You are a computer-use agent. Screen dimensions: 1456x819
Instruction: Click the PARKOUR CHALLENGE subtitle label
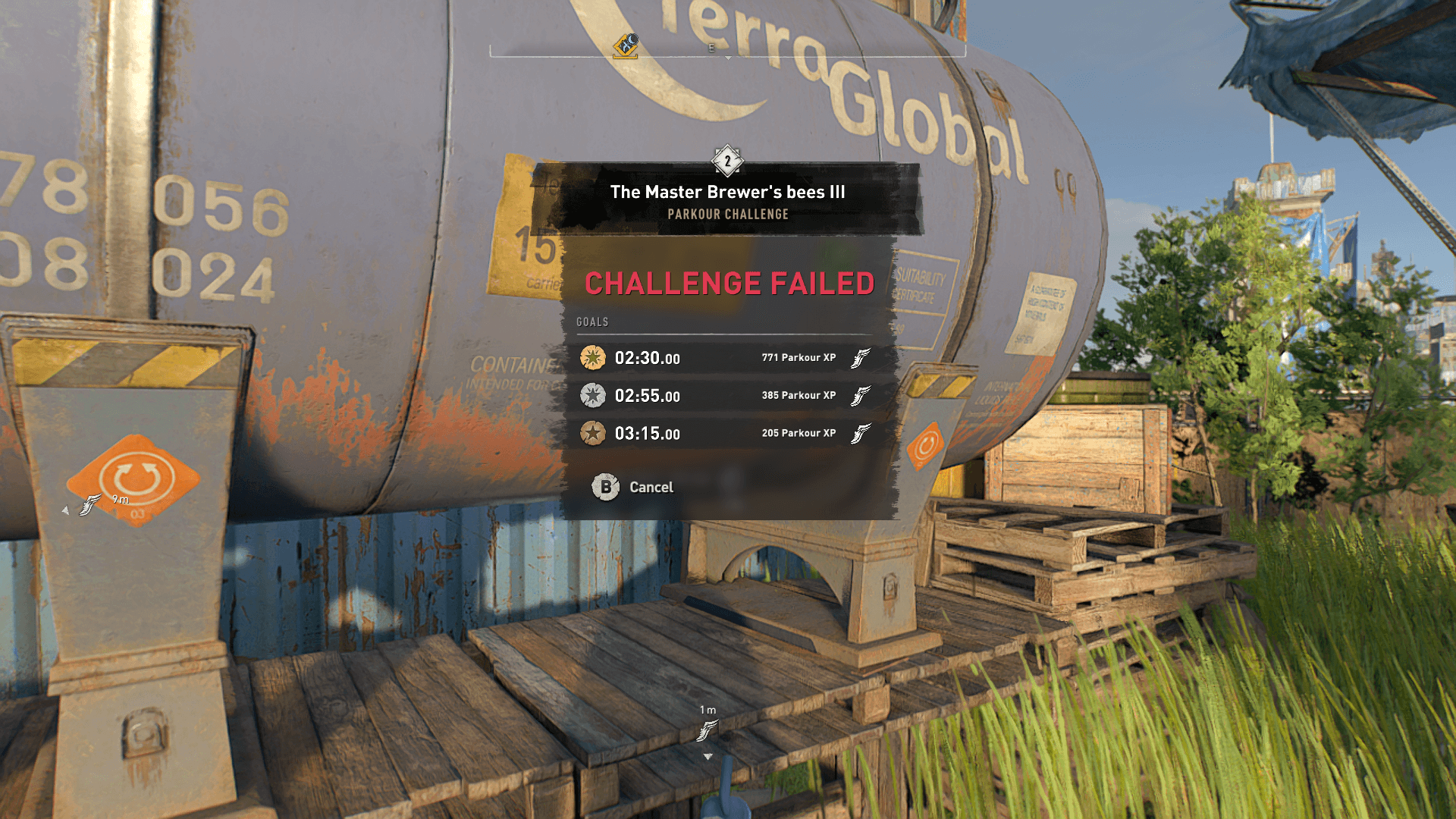point(726,214)
